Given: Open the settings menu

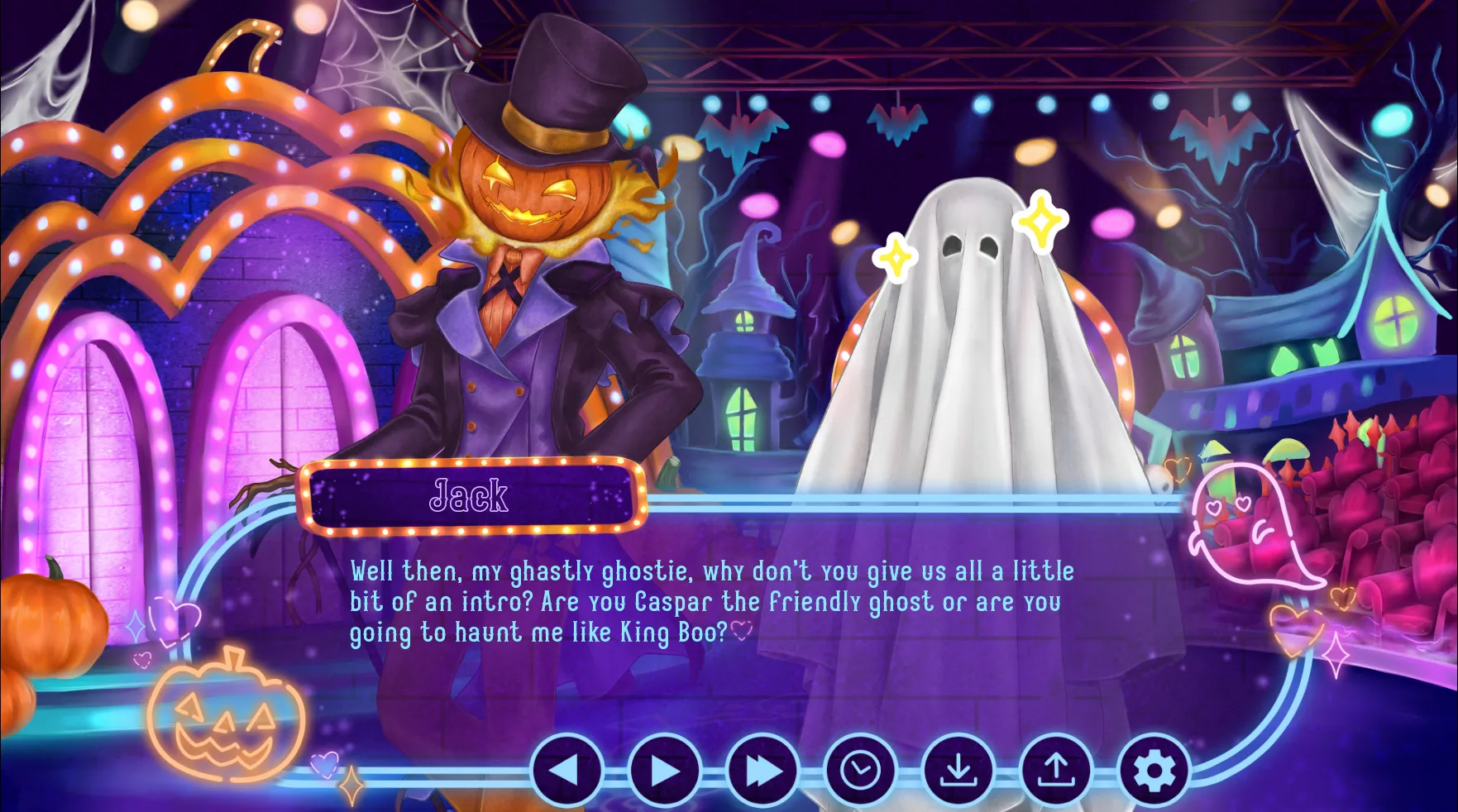Looking at the screenshot, I should 1153,770.
